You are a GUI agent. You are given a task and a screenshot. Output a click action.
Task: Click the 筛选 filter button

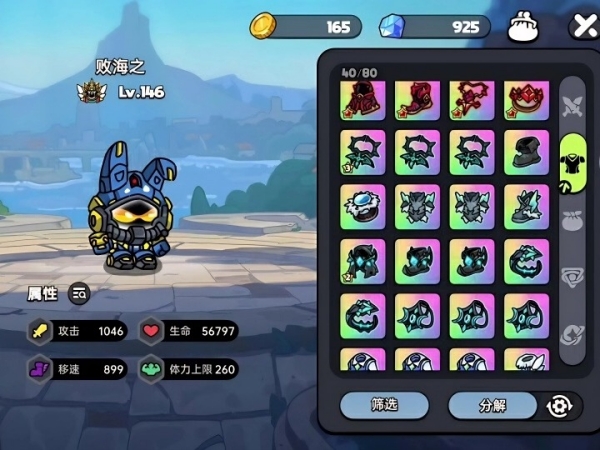click(384, 405)
